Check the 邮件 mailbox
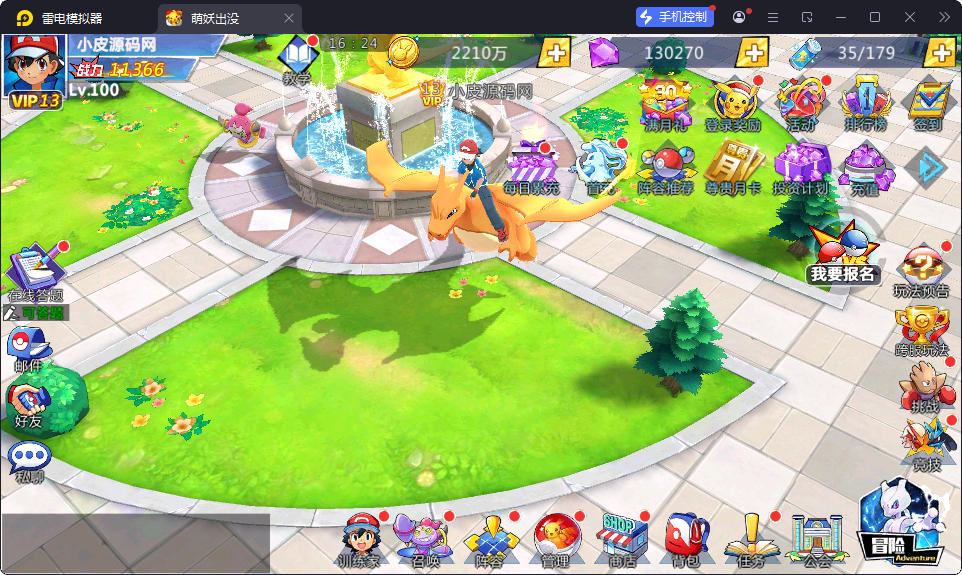This screenshot has width=962, height=575. (27, 348)
